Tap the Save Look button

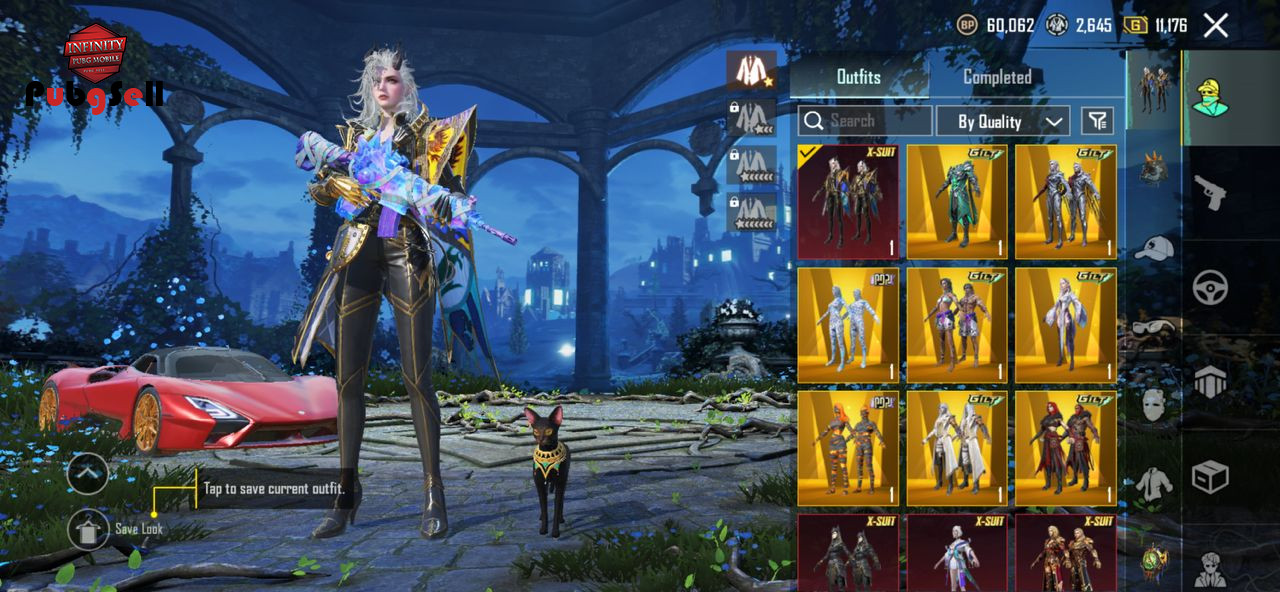point(89,529)
